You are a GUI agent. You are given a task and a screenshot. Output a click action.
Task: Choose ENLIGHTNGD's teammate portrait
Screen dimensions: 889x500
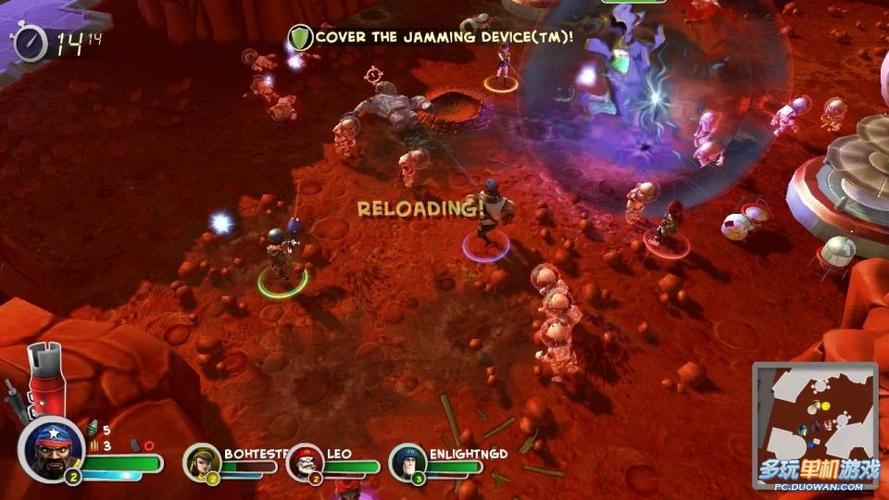pos(408,462)
